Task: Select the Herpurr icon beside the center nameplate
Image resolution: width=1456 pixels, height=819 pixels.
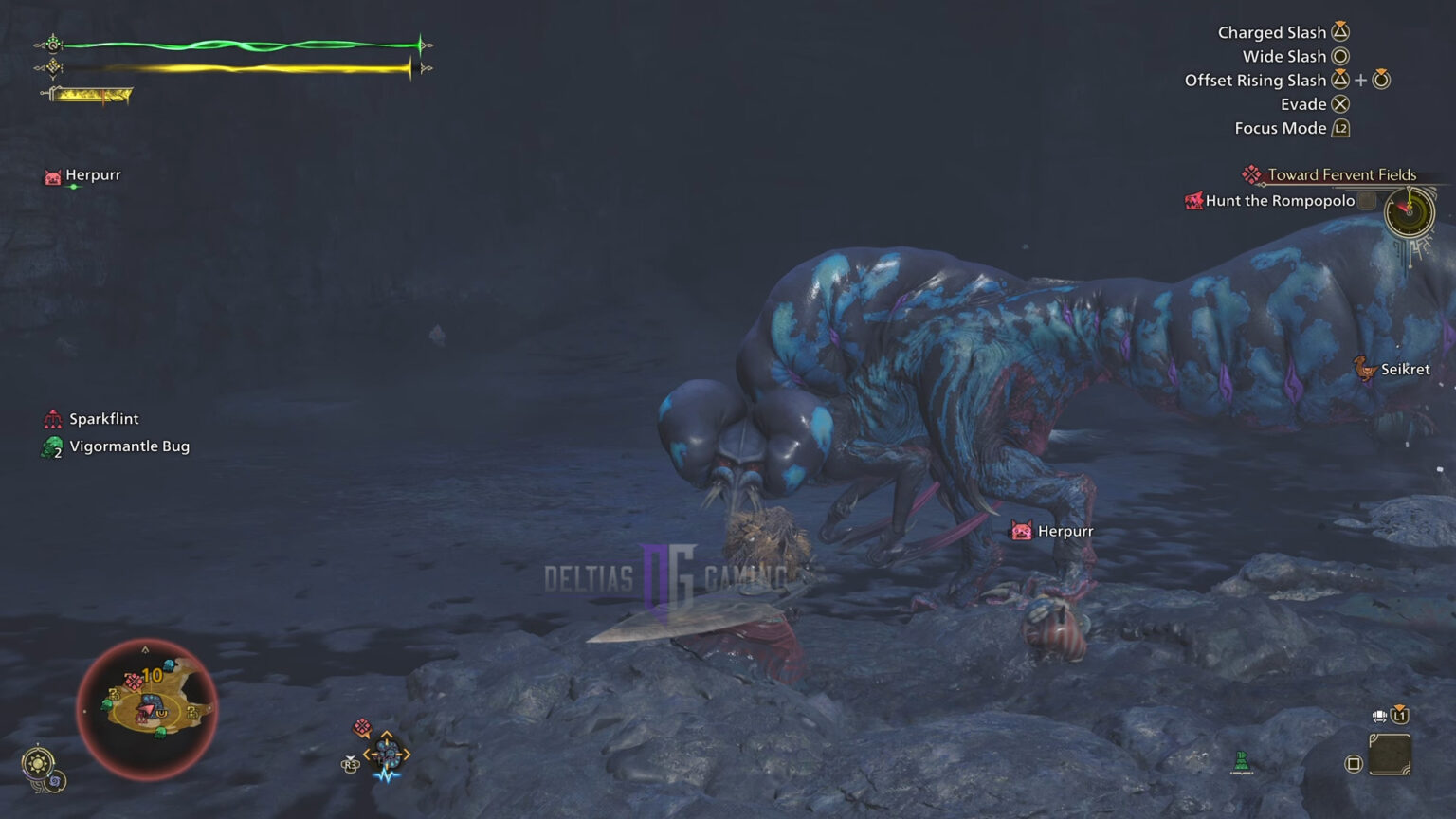Action: click(1021, 531)
